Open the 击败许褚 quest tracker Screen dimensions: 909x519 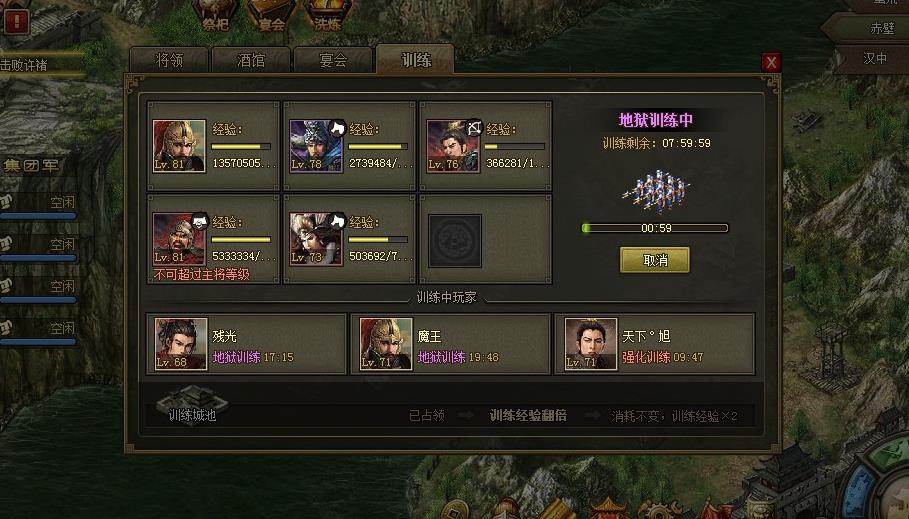[40, 65]
